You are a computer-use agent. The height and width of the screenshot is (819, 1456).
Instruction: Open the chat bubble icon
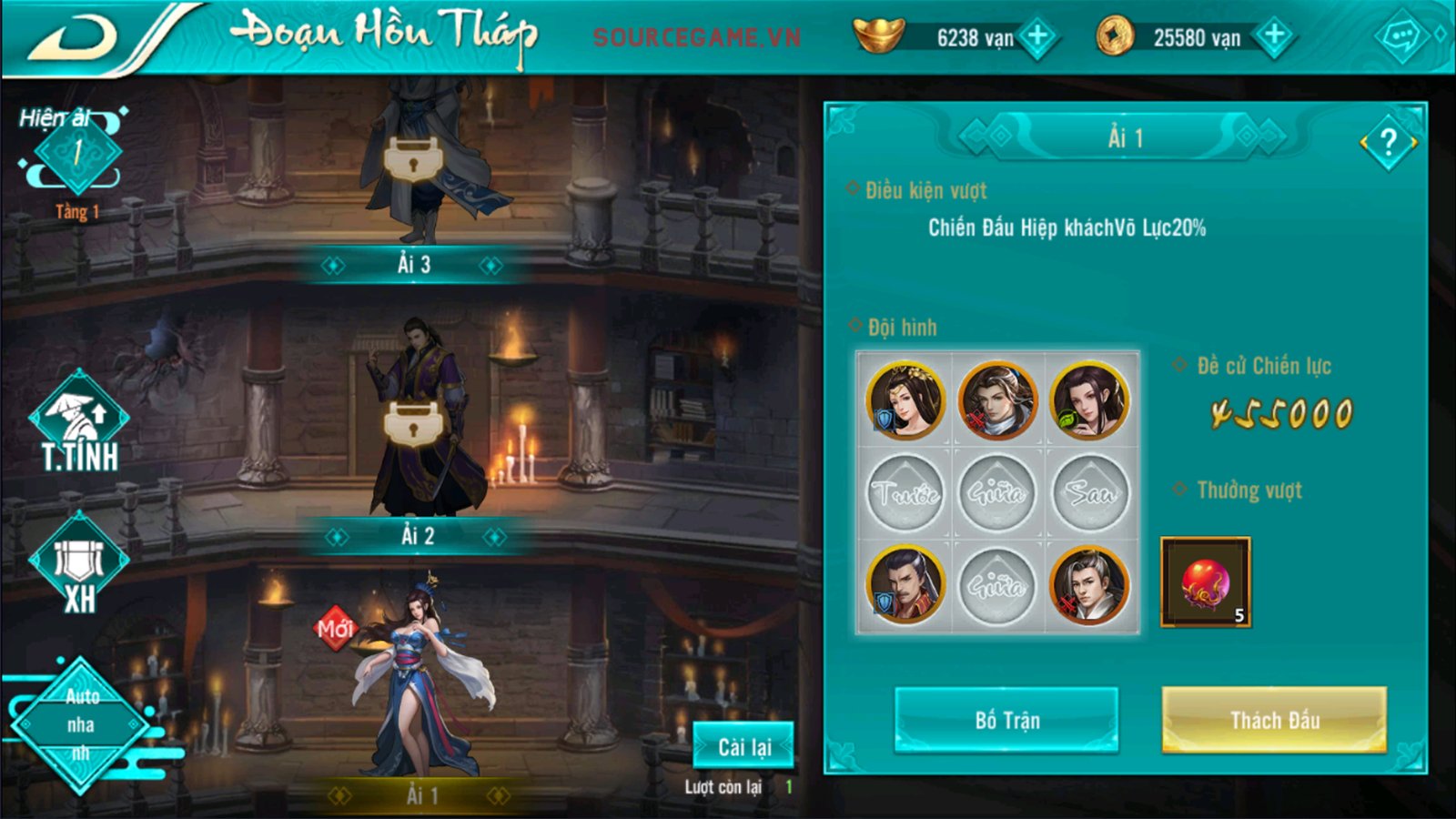coord(1400,38)
